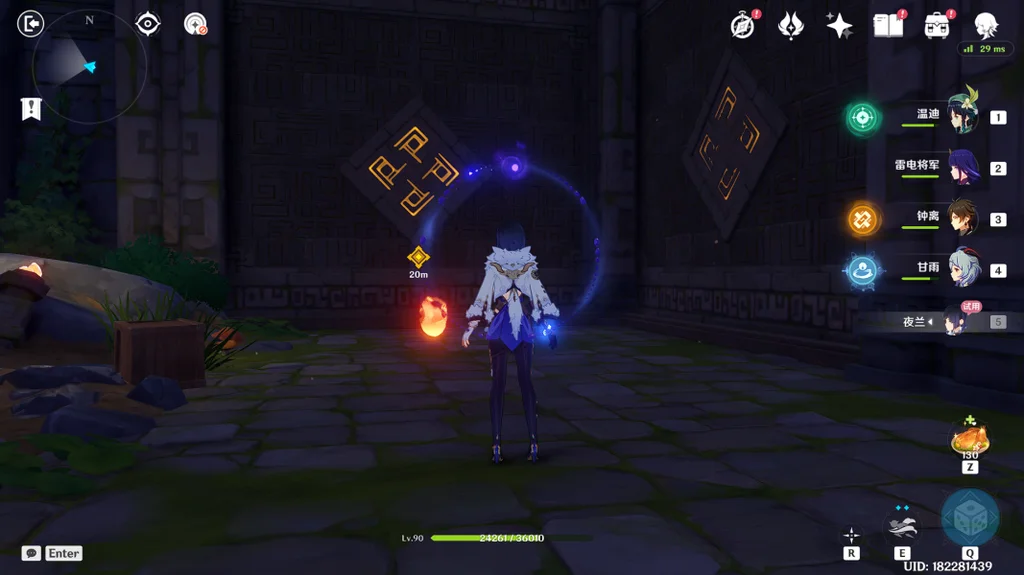Activate the elemental skill wave icon
The image size is (1024, 575).
[902, 524]
